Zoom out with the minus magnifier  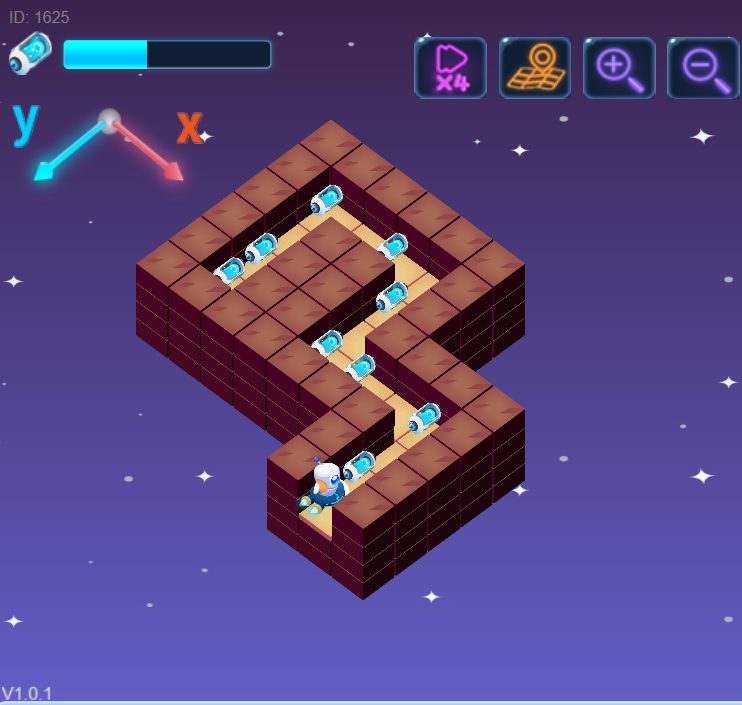(x=703, y=68)
